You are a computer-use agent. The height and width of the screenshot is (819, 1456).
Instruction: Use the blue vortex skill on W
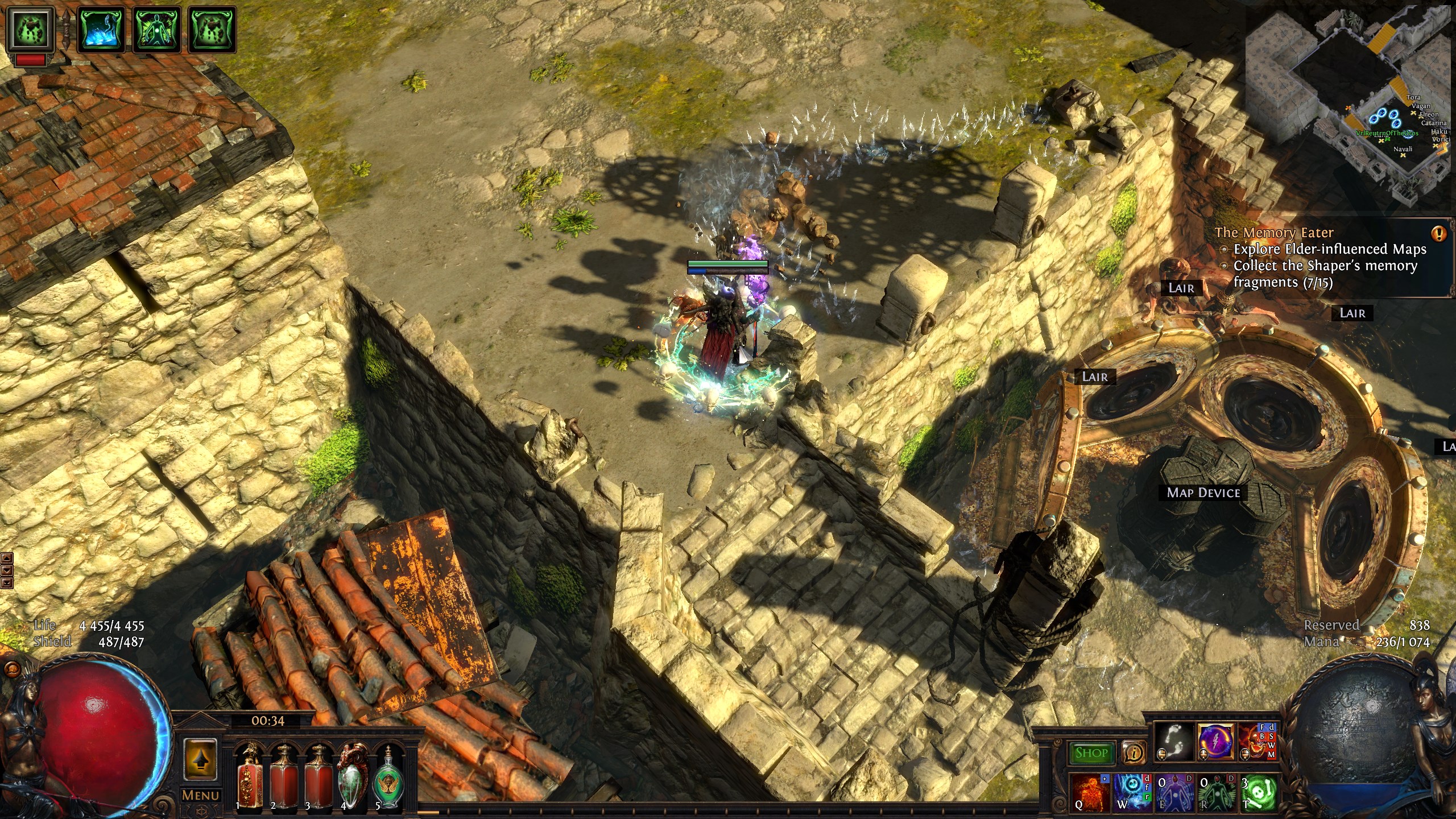click(x=1132, y=793)
